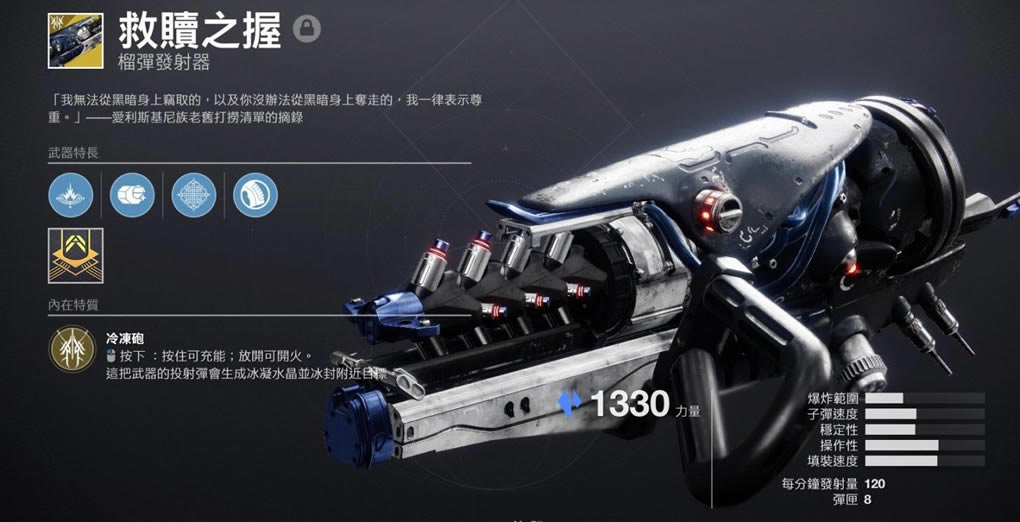Select the ice crystal barrel perk icon
Screen dimensions: 1020x522
coord(70,194)
